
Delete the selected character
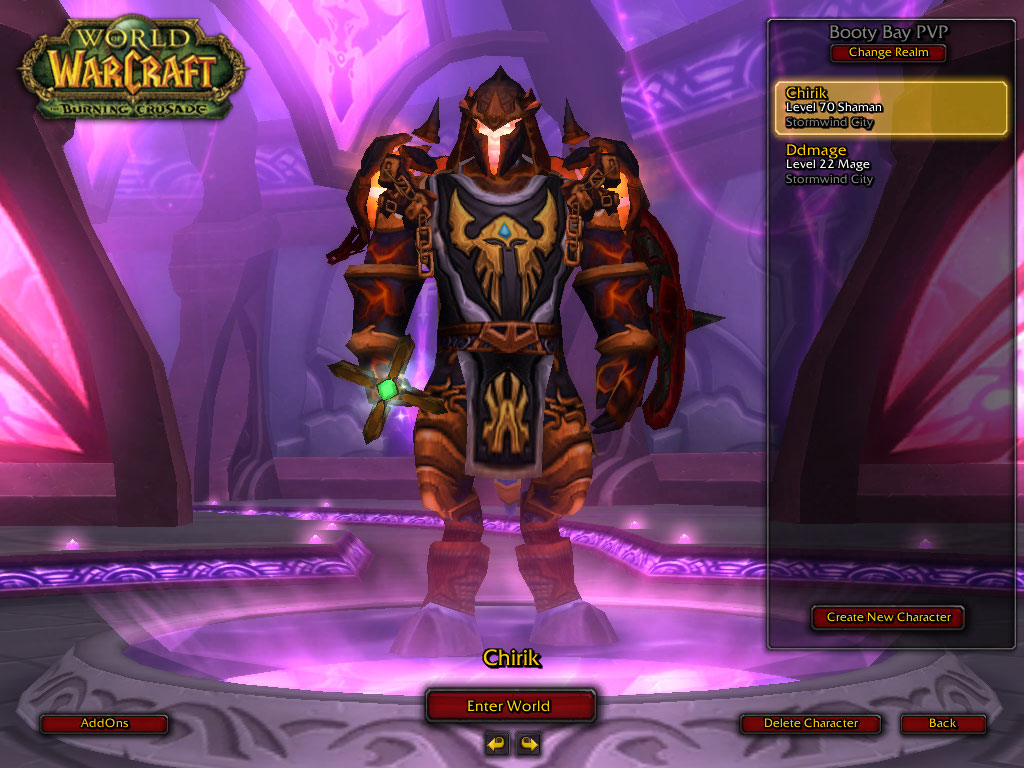810,723
